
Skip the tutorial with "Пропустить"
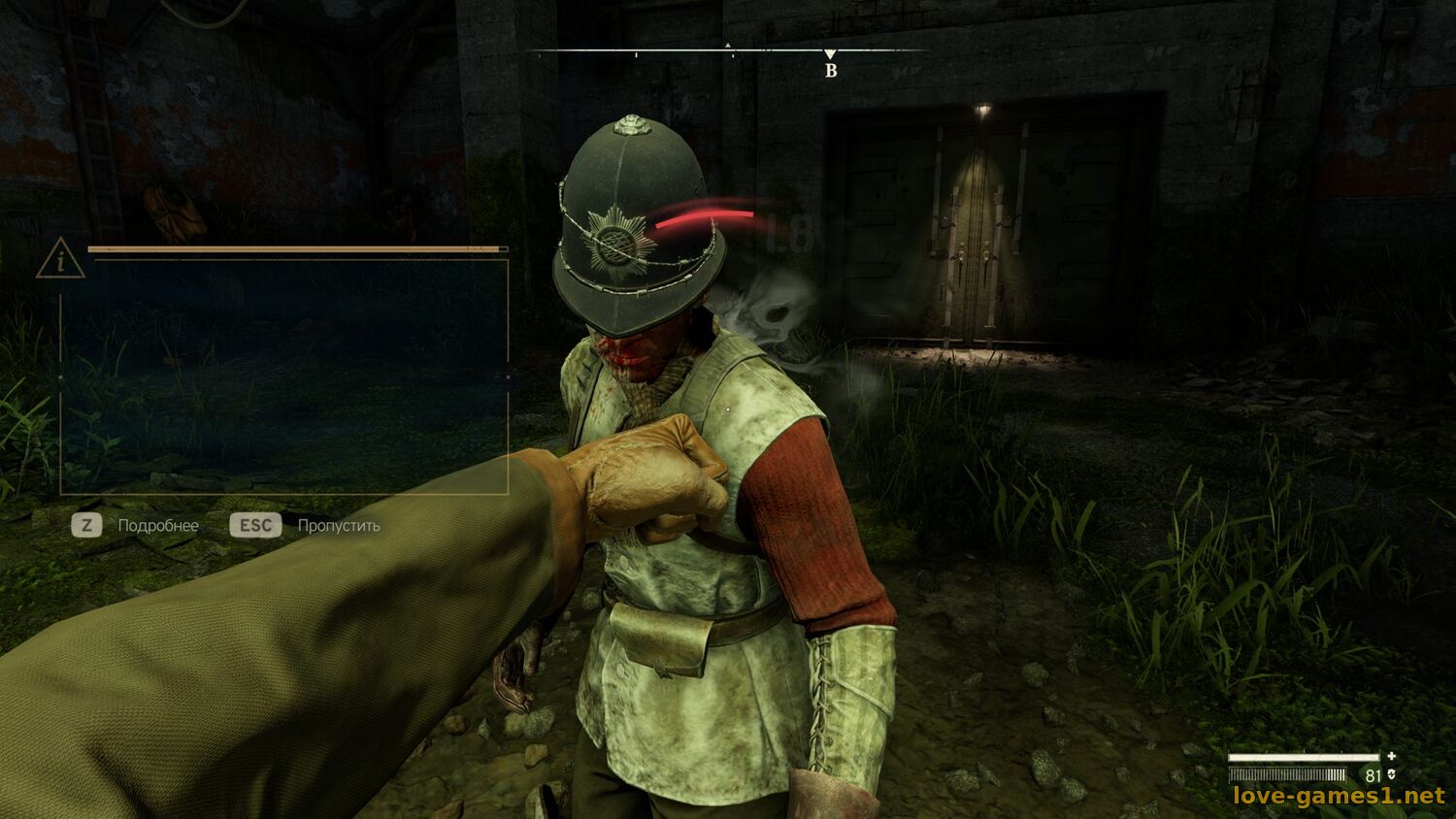(x=338, y=526)
